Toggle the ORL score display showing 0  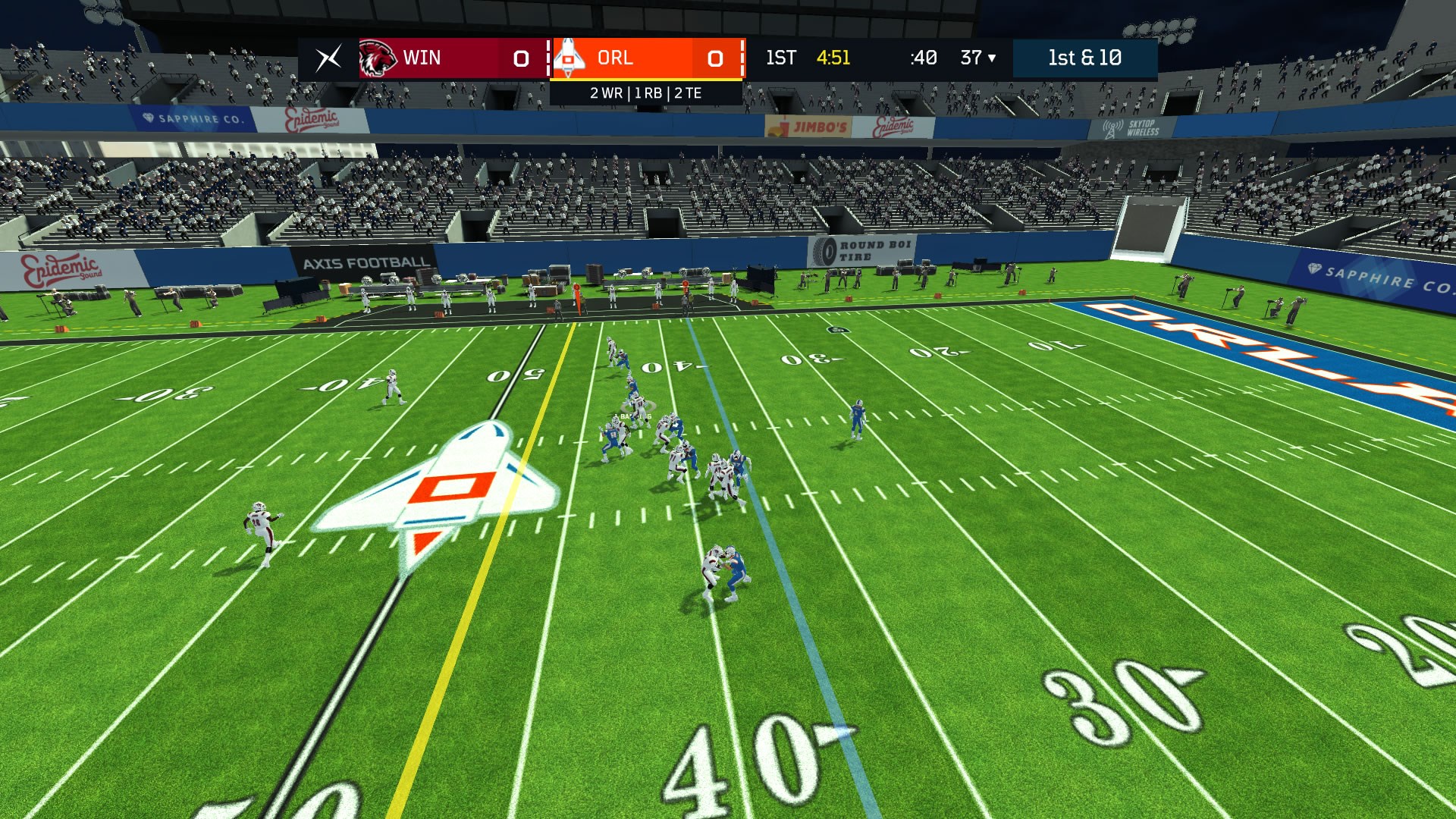click(x=713, y=58)
